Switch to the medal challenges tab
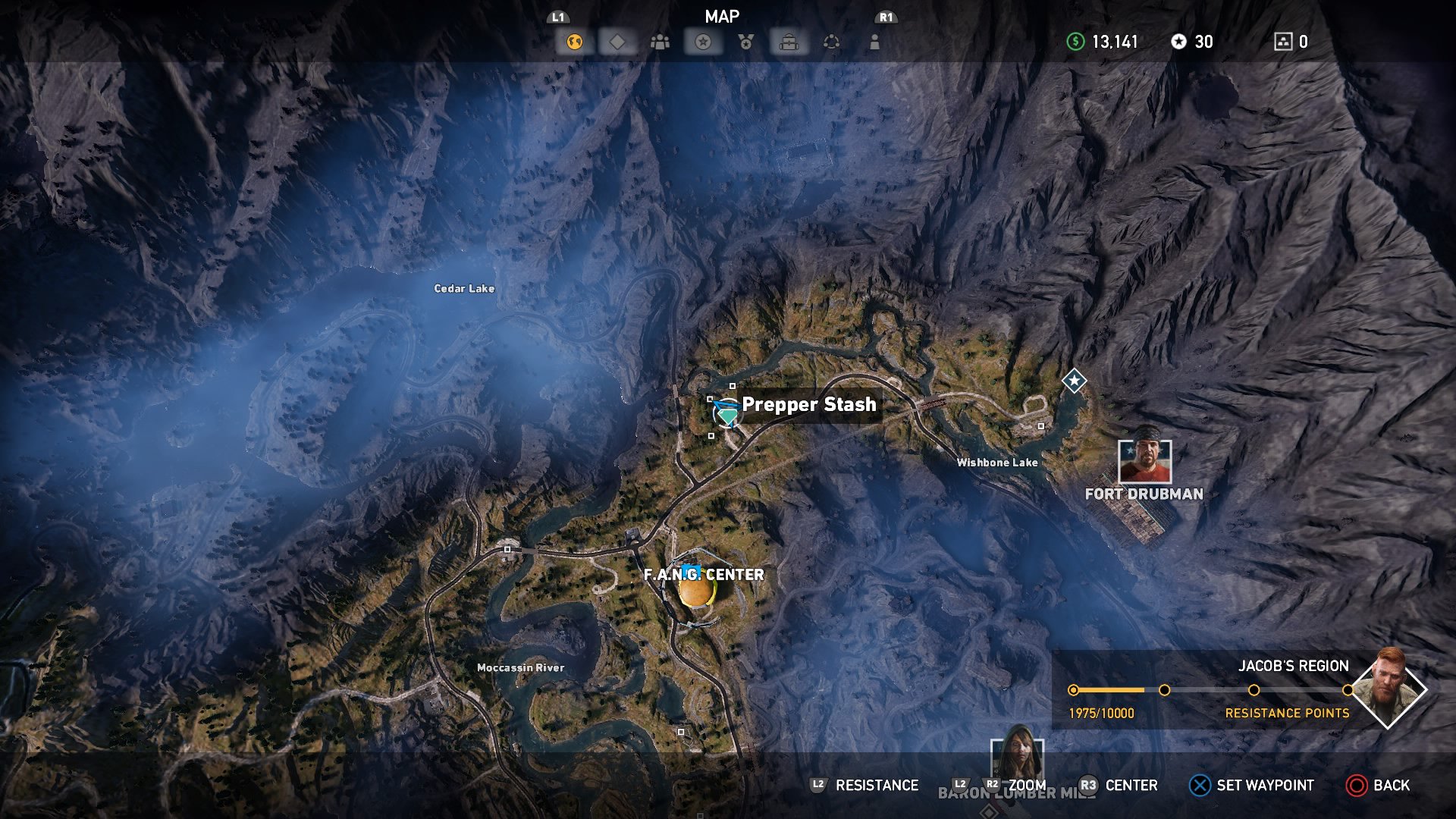This screenshot has width=1456, height=819. pos(746,42)
